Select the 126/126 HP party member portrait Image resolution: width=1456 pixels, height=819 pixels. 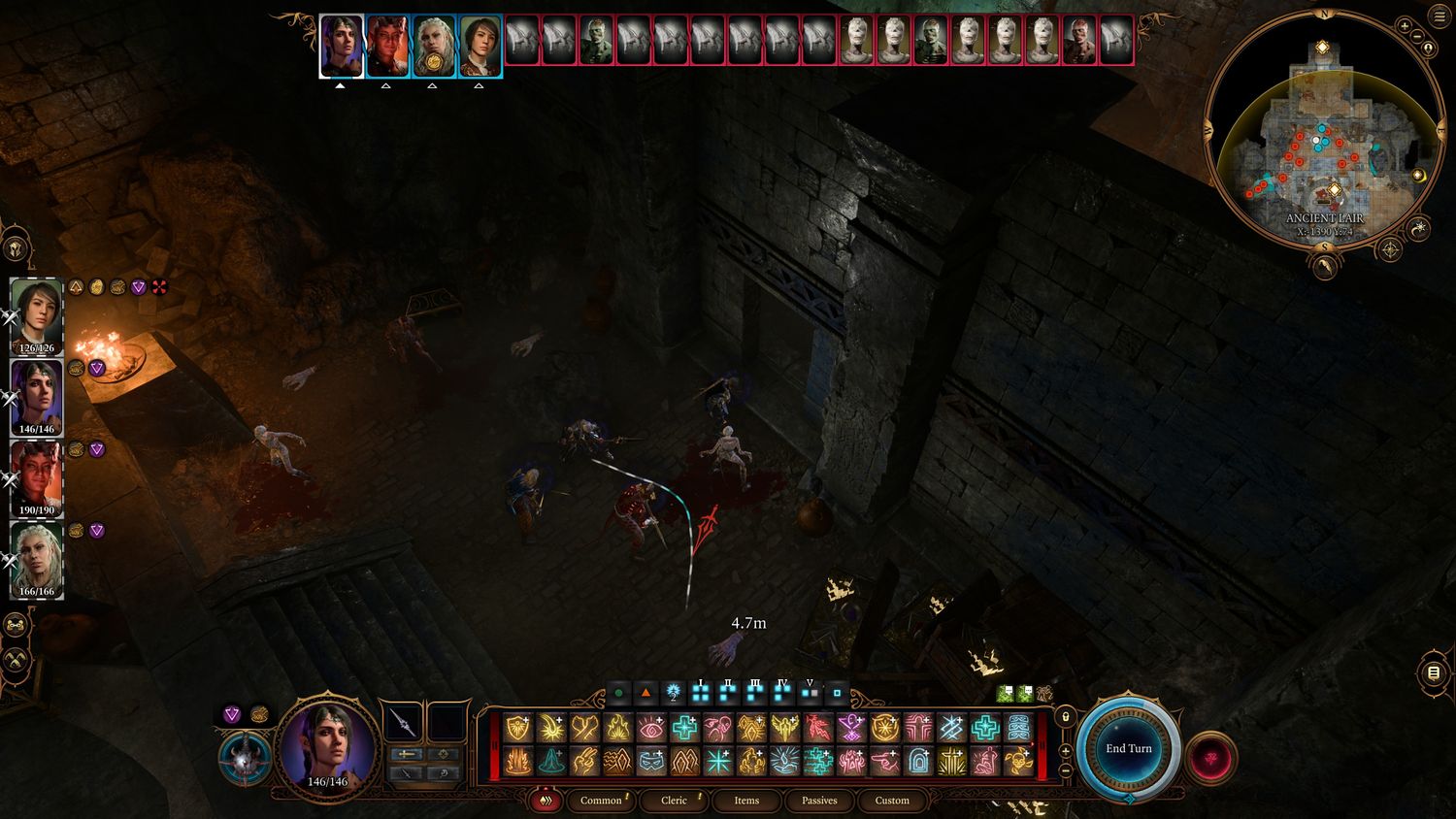[37, 316]
